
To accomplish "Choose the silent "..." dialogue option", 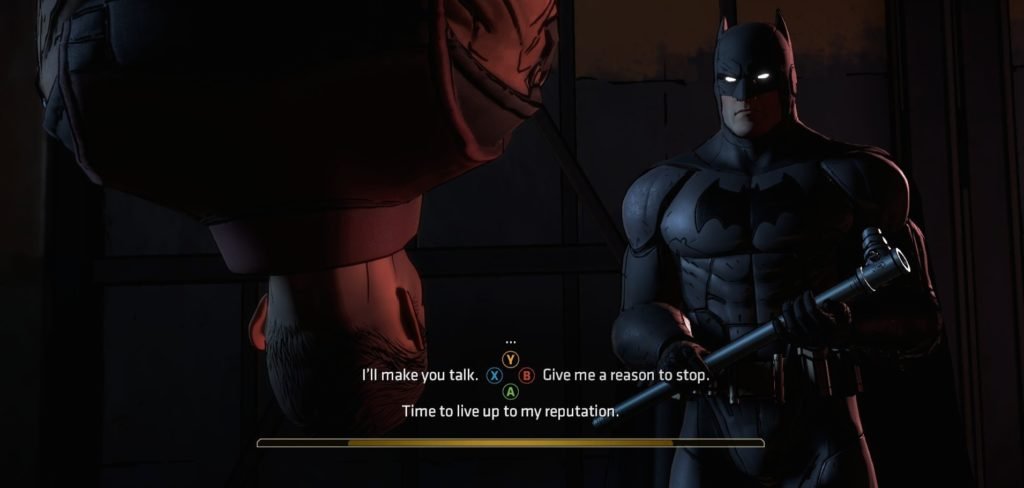I will tap(511, 343).
